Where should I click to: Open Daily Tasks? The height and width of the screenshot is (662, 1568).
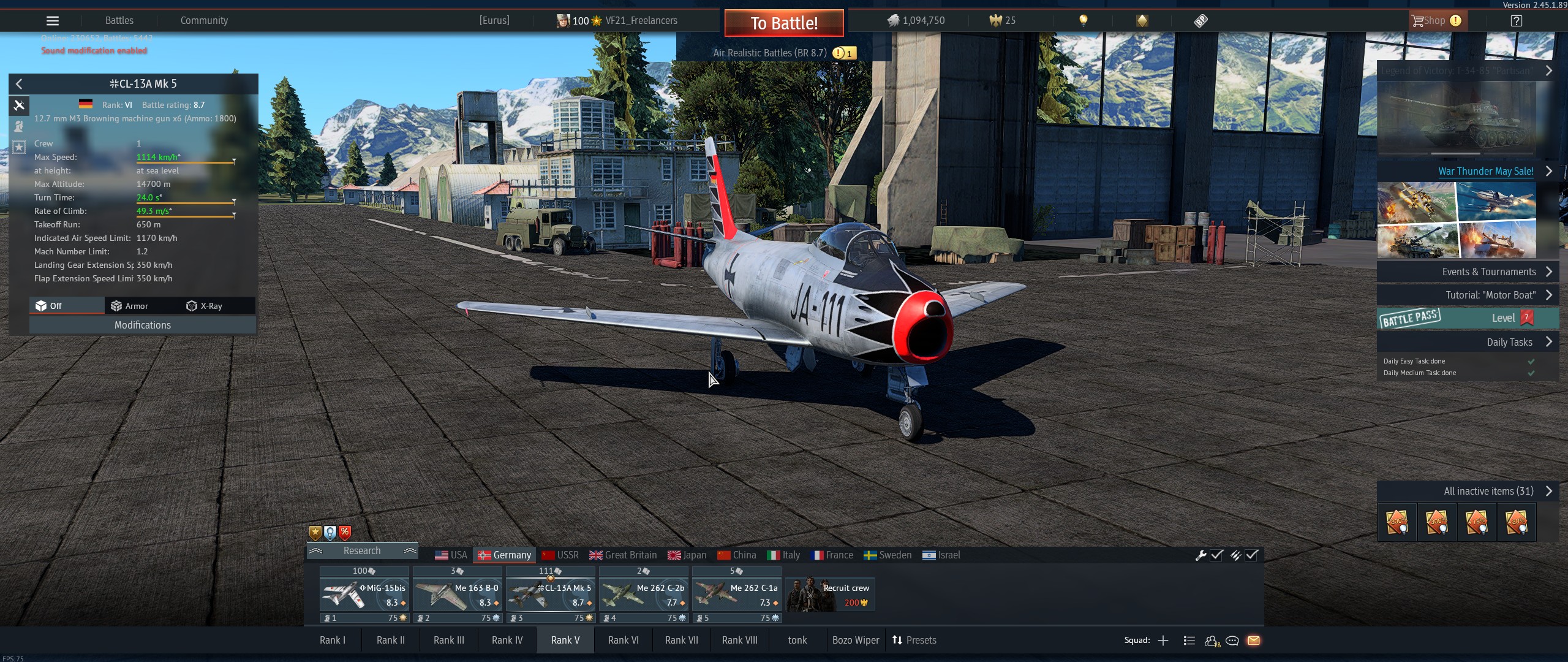1509,342
